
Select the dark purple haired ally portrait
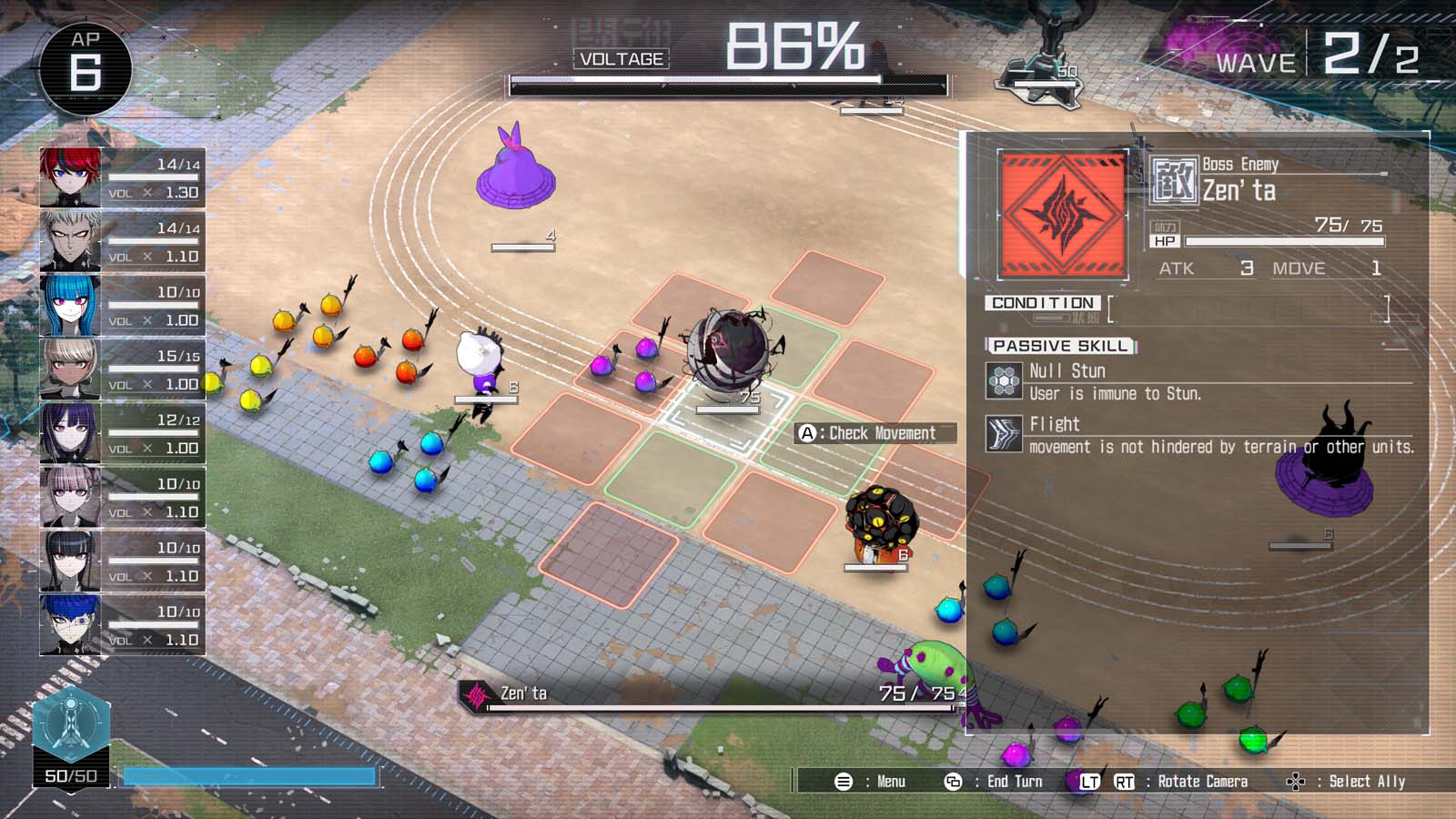[x=71, y=433]
